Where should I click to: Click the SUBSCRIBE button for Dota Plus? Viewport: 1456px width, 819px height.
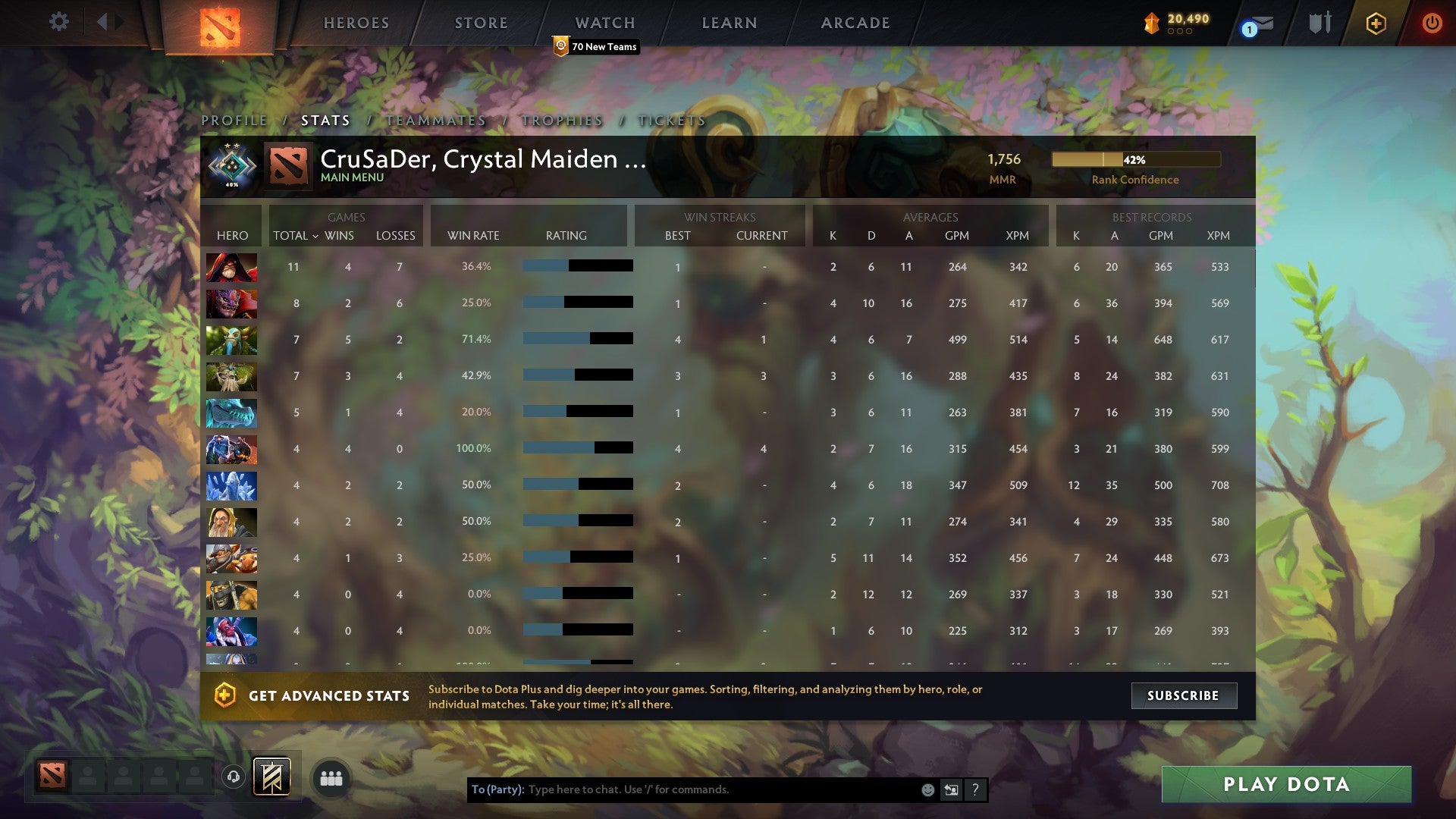[x=1184, y=695]
